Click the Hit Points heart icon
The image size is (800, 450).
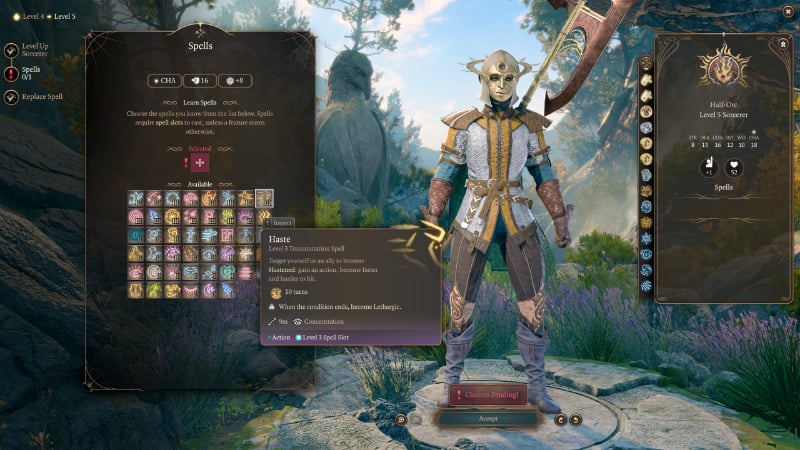tap(736, 166)
